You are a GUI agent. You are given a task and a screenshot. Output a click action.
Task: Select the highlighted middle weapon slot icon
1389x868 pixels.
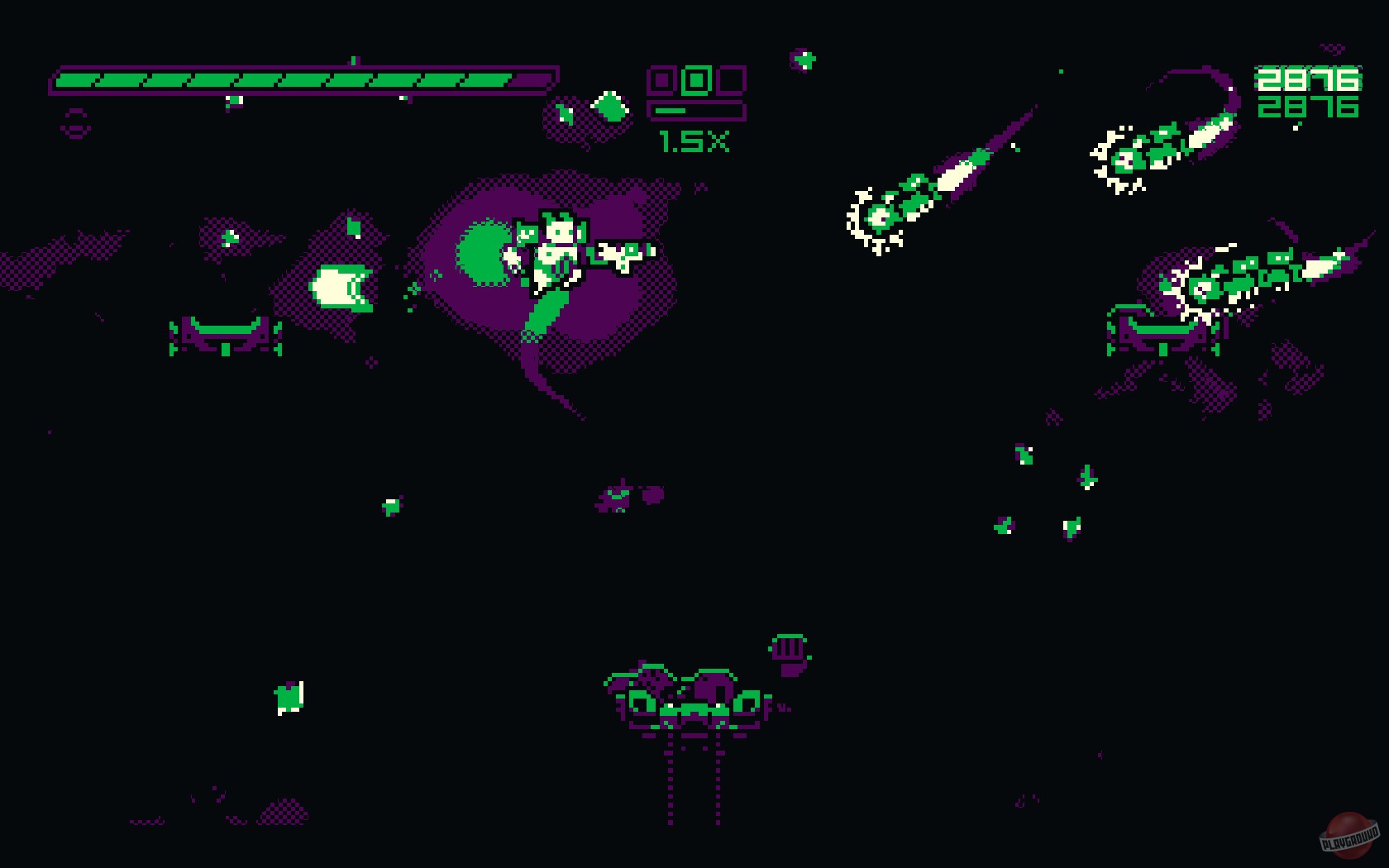click(697, 79)
